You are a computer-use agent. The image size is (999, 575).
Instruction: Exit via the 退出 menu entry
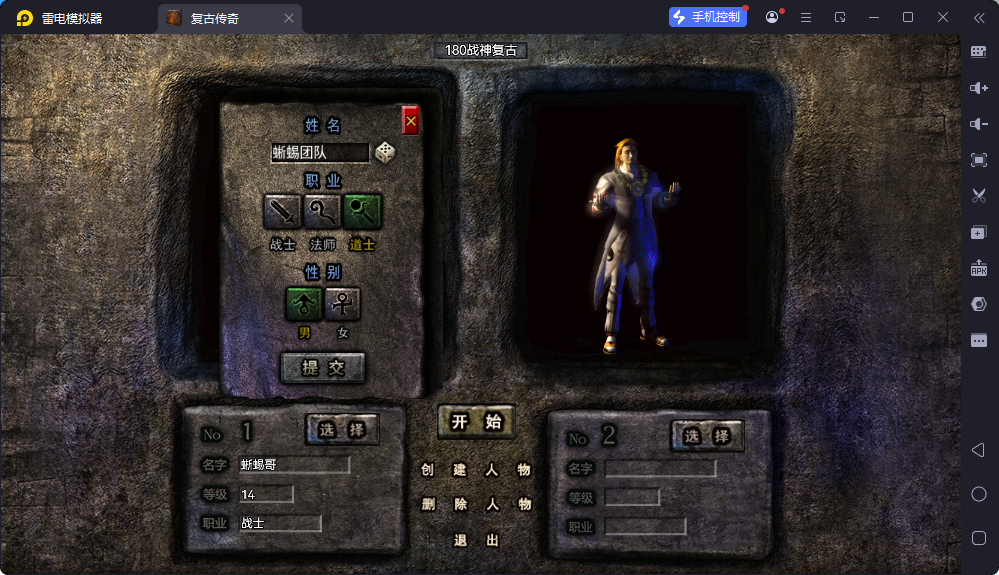[x=476, y=540]
